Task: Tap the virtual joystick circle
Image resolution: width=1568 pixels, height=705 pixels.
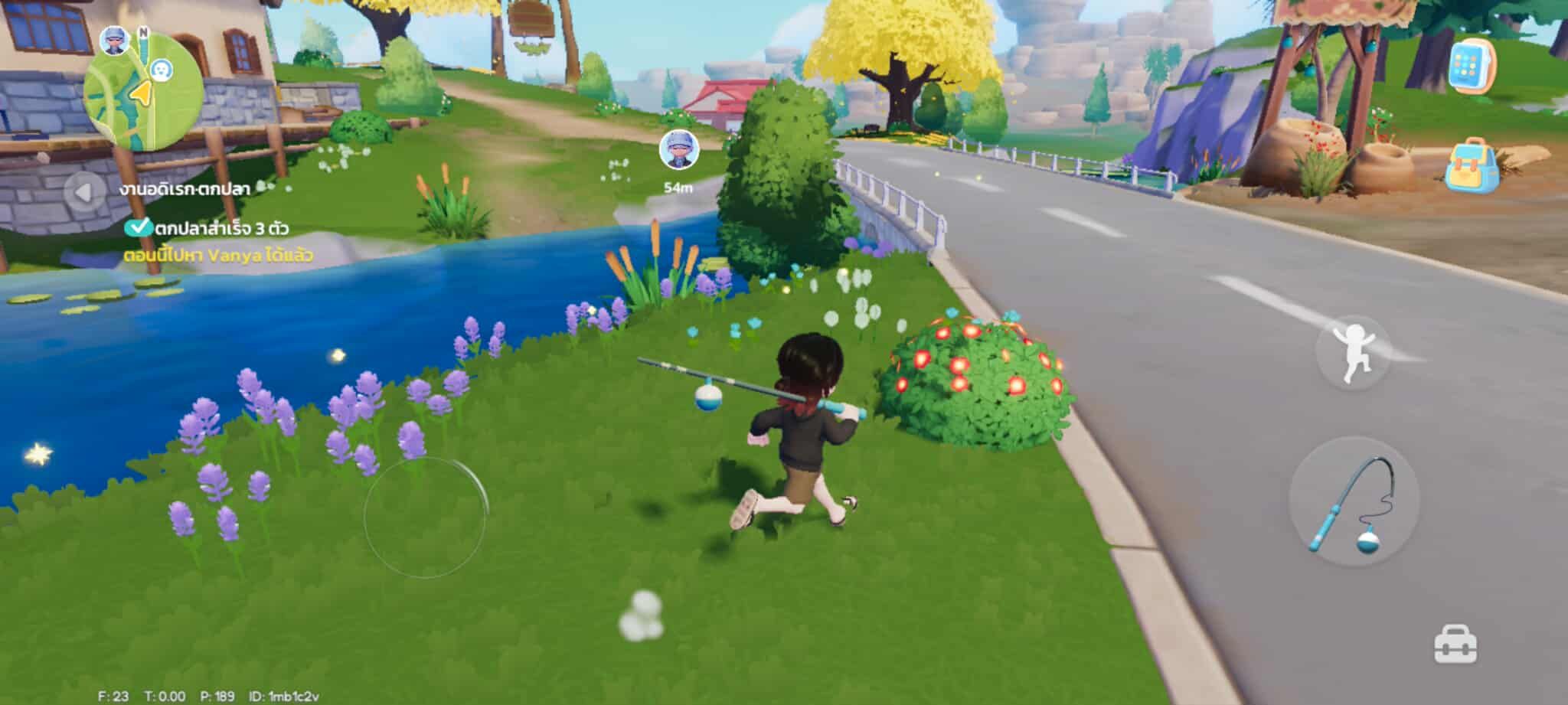Action: click(x=425, y=517)
